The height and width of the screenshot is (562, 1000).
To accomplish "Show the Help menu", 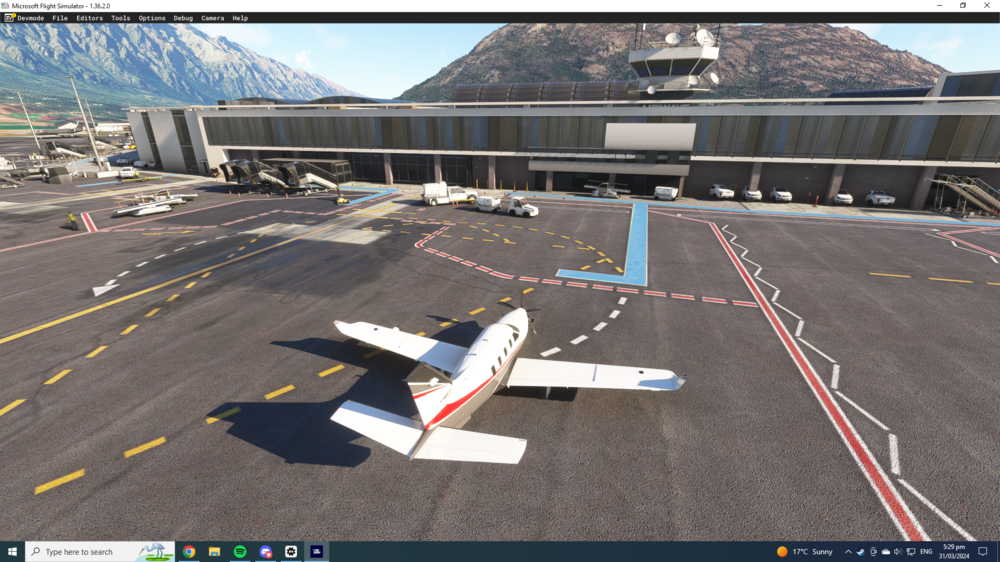I will tap(240, 18).
